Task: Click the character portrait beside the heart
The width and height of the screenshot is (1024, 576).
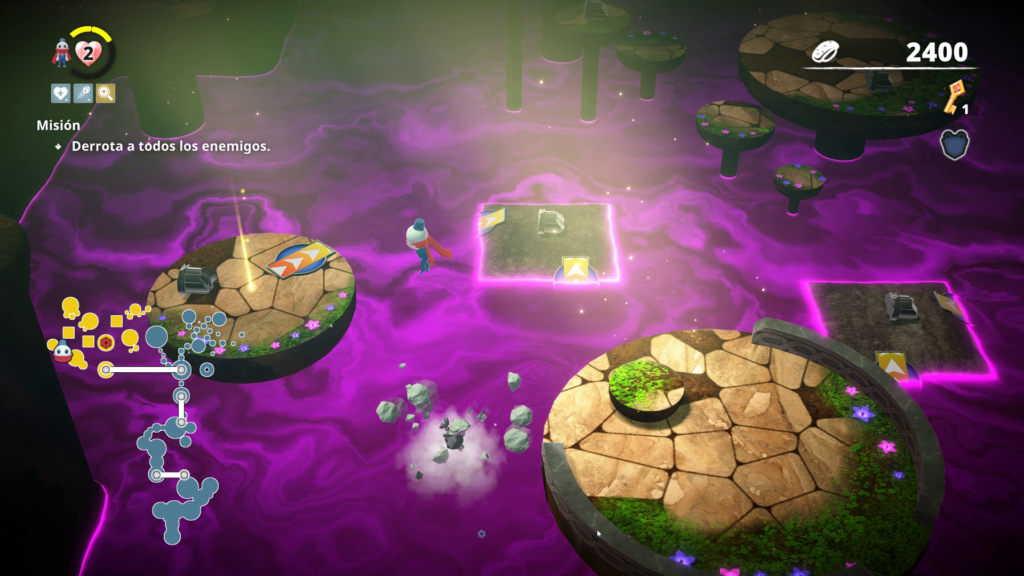Action: click(x=63, y=53)
